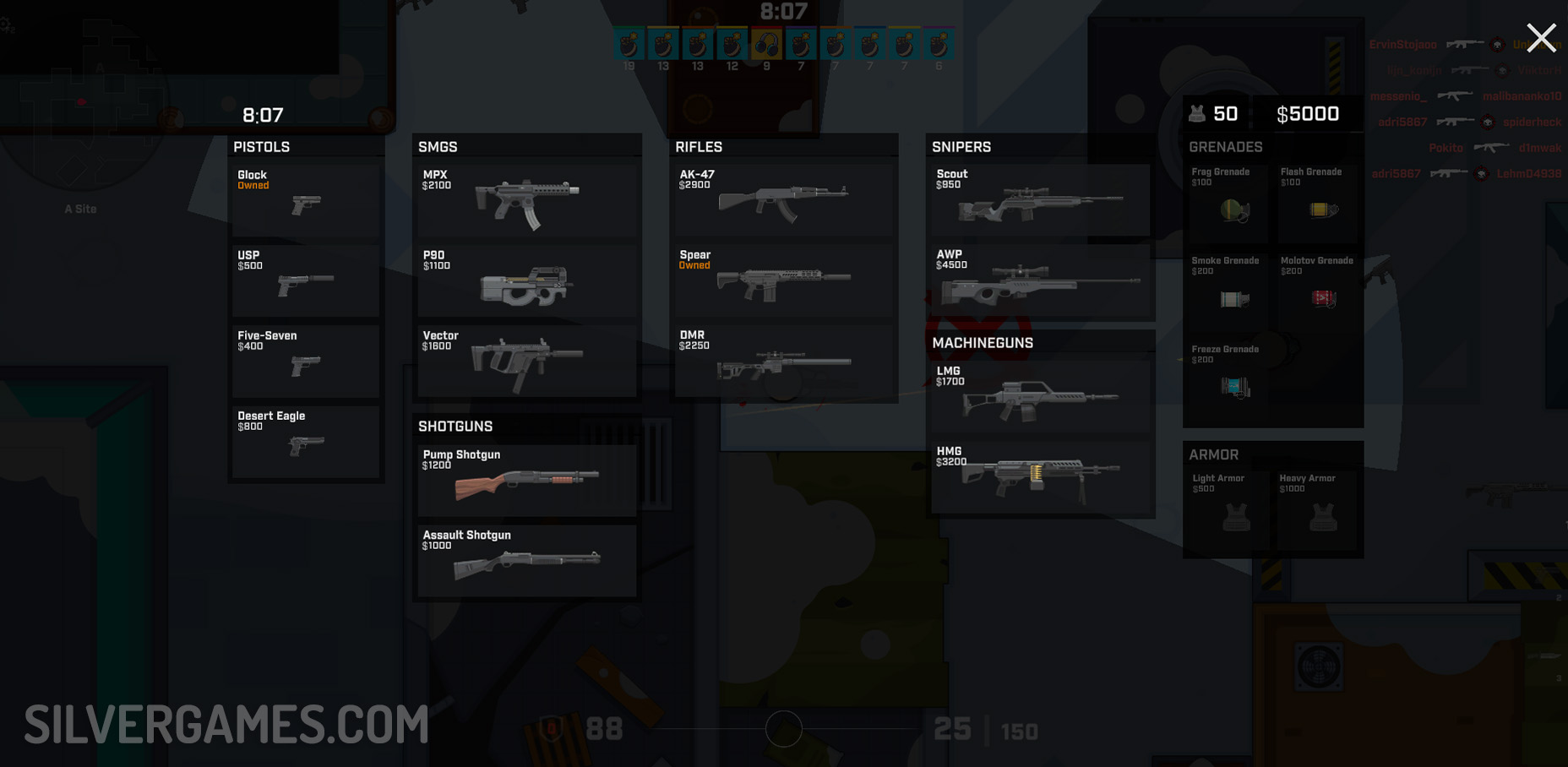Purchase the AK-47 rifle
Viewport: 1568px width, 767px height.
click(x=783, y=201)
